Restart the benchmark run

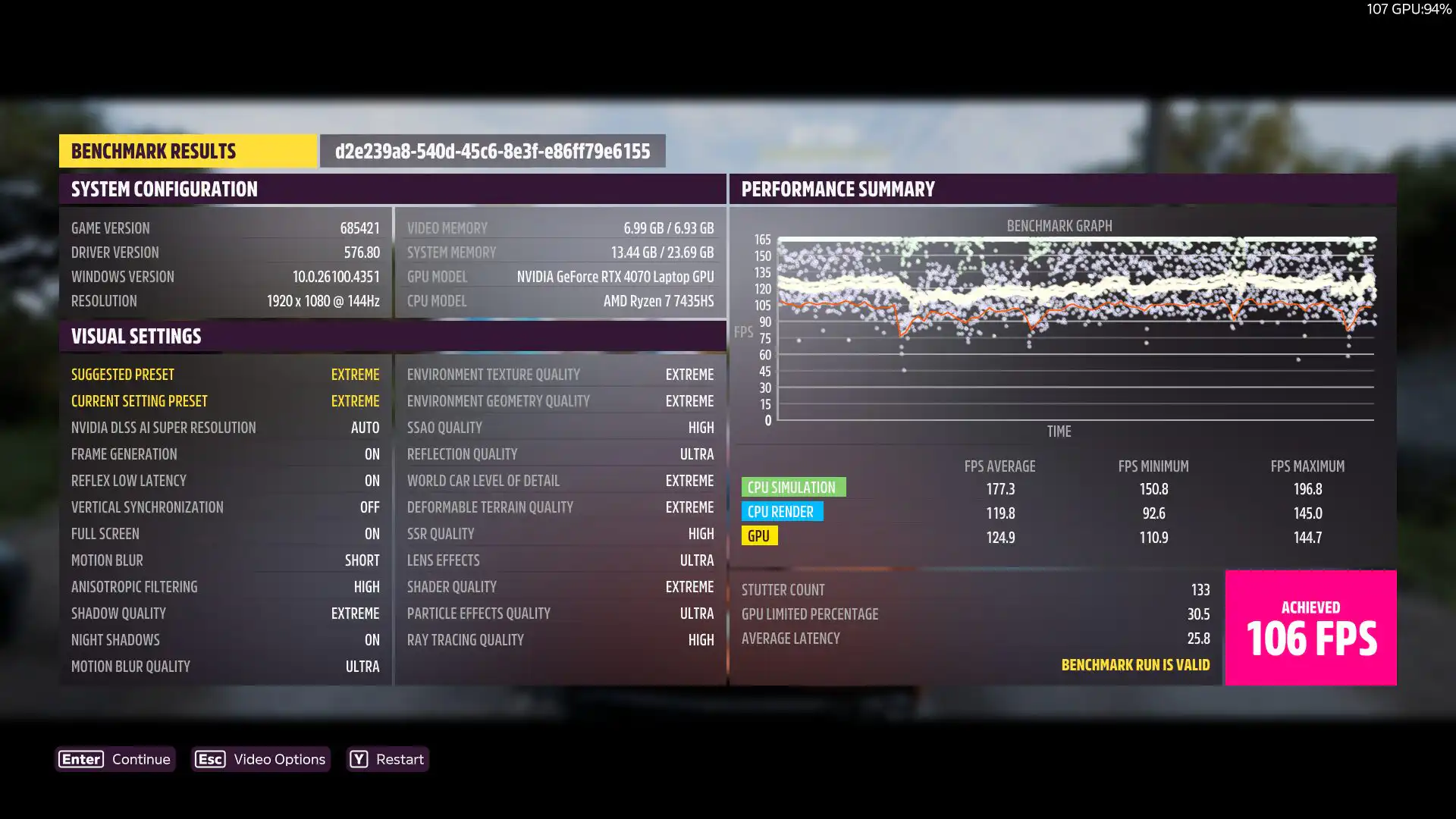click(x=388, y=759)
